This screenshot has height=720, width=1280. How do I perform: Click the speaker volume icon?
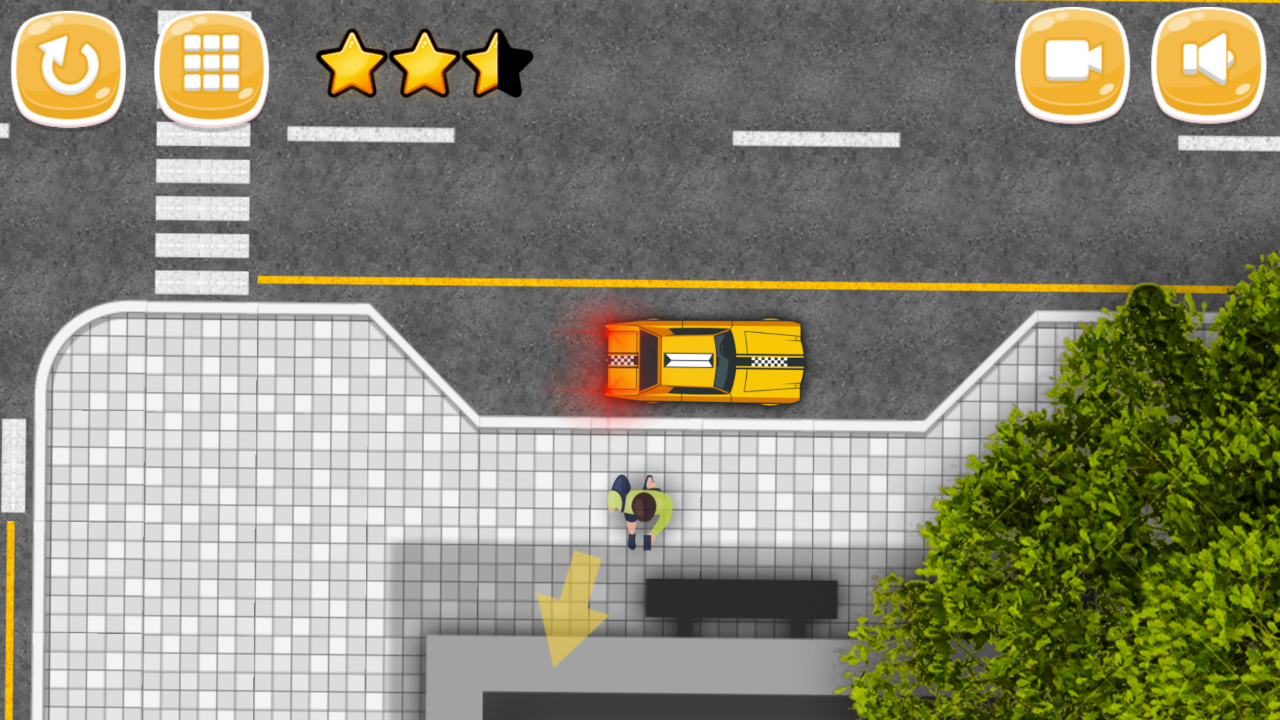tap(1208, 64)
